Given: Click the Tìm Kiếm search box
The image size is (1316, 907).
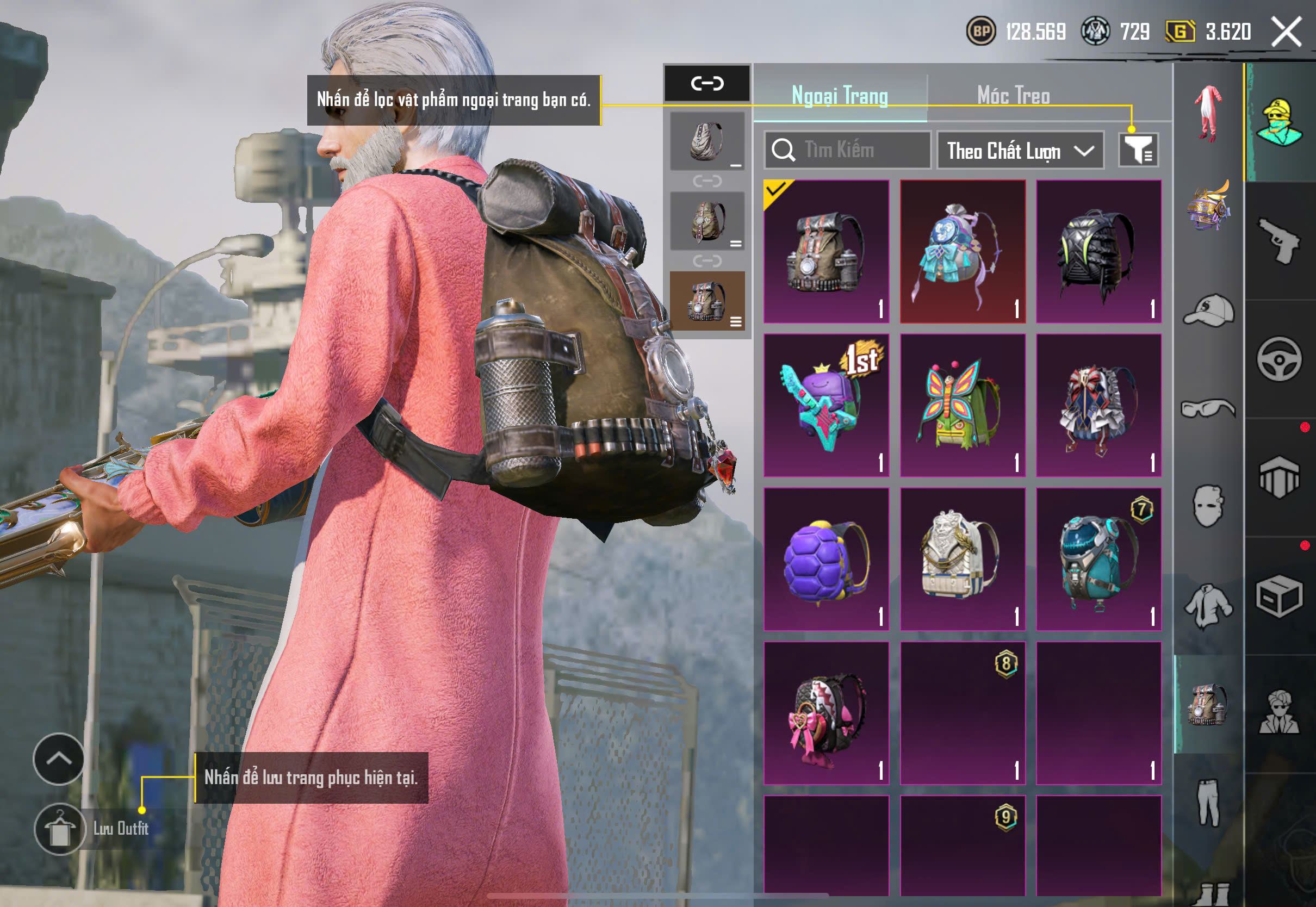Looking at the screenshot, I should pos(847,150).
